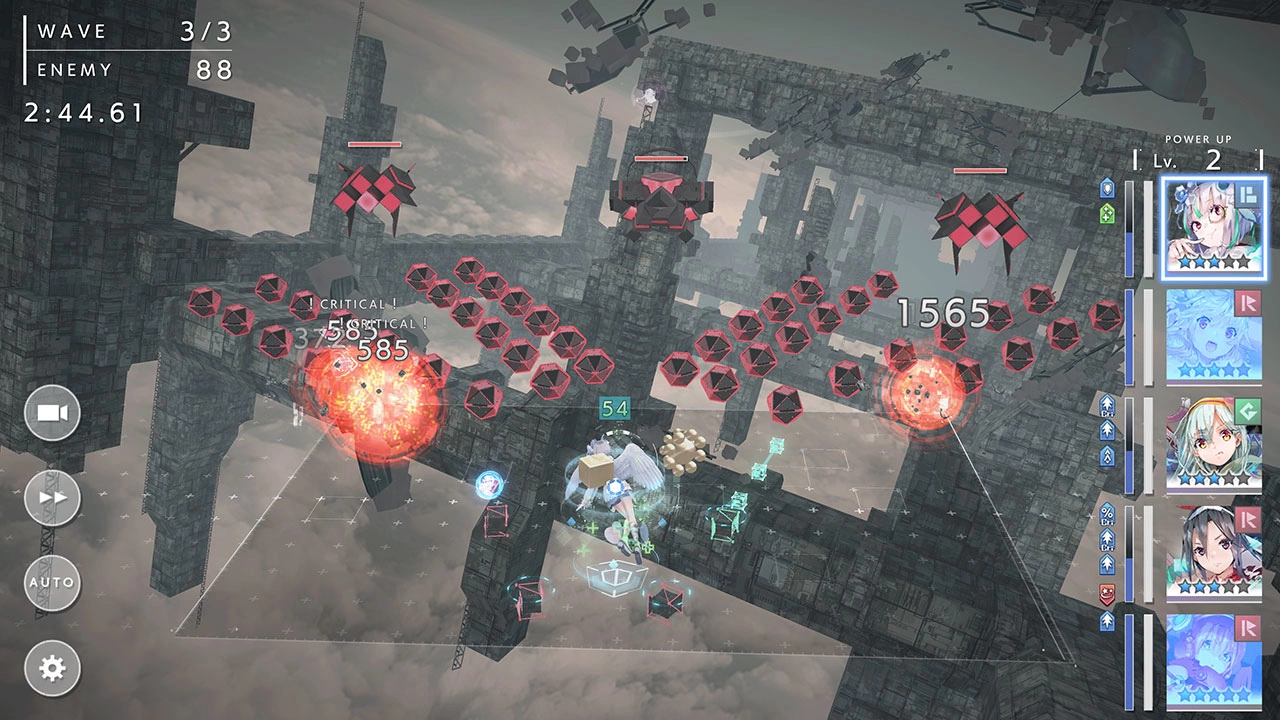Toggle the fast-forward speed button
The width and height of the screenshot is (1280, 720).
pyautogui.click(x=52, y=498)
